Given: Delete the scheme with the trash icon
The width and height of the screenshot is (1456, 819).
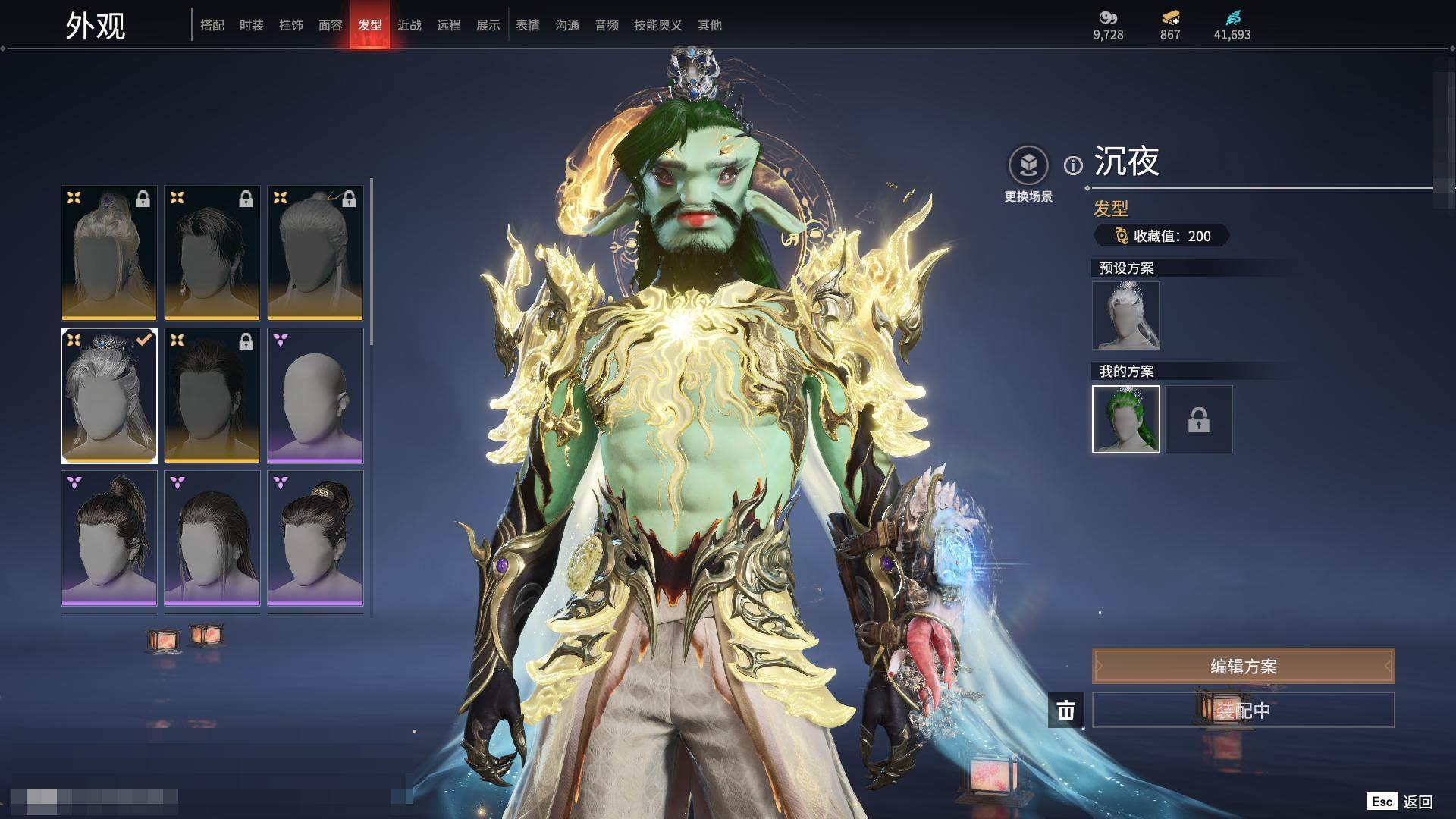Looking at the screenshot, I should pyautogui.click(x=1066, y=710).
